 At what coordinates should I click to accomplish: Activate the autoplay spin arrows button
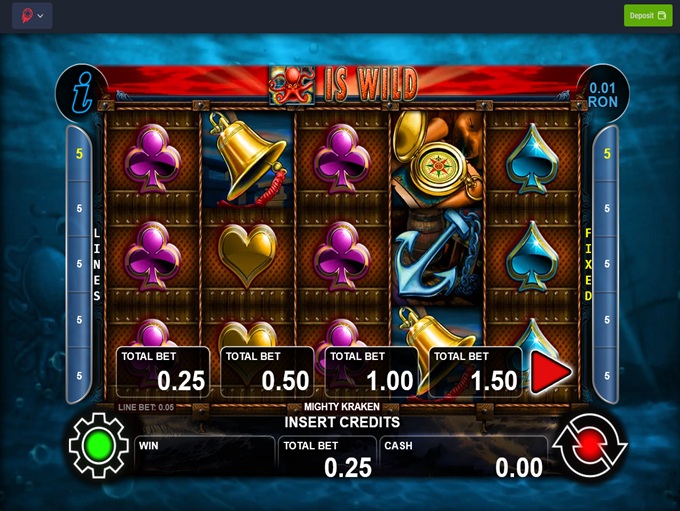click(x=590, y=444)
